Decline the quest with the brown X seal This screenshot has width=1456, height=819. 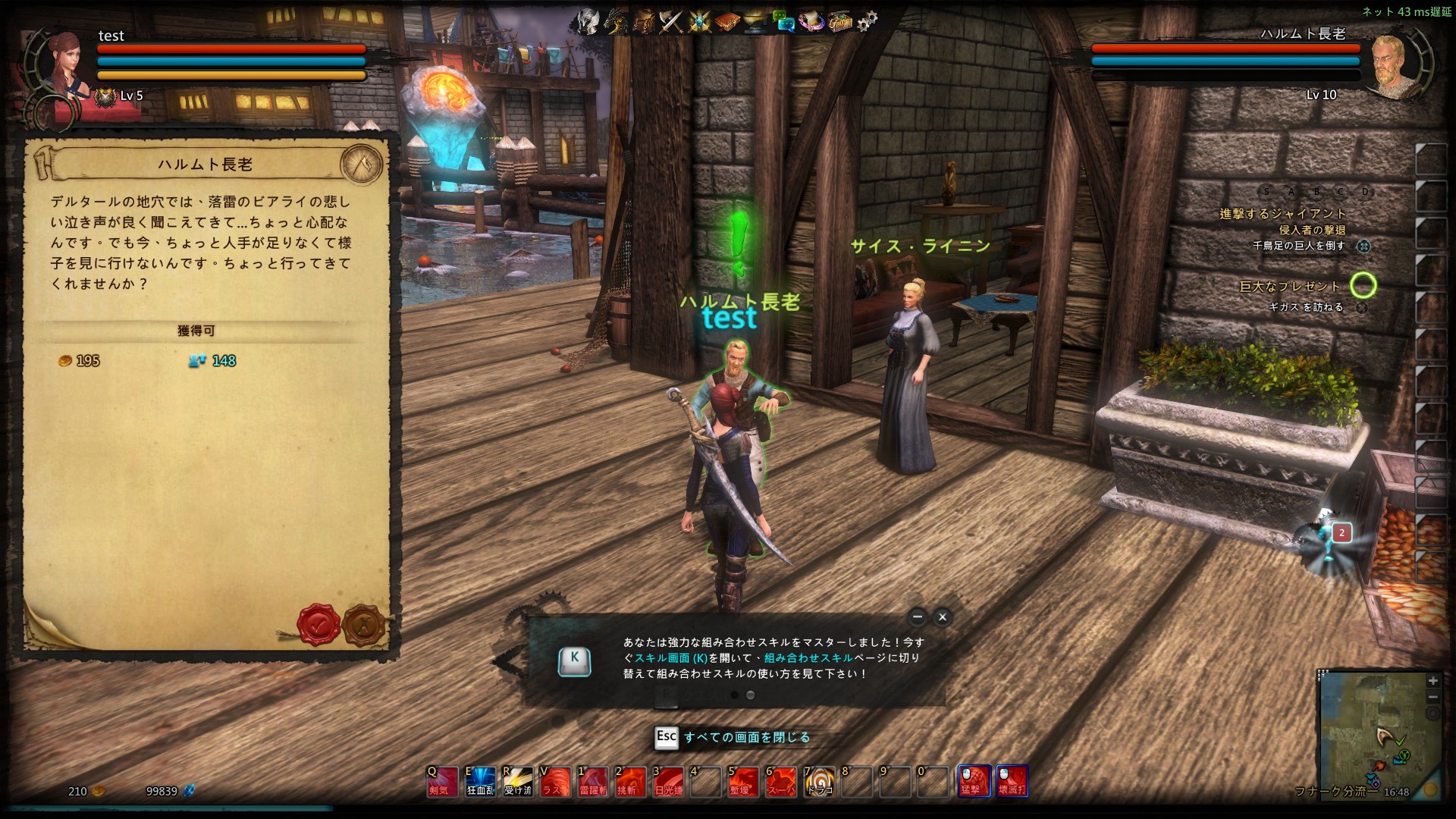[364, 625]
